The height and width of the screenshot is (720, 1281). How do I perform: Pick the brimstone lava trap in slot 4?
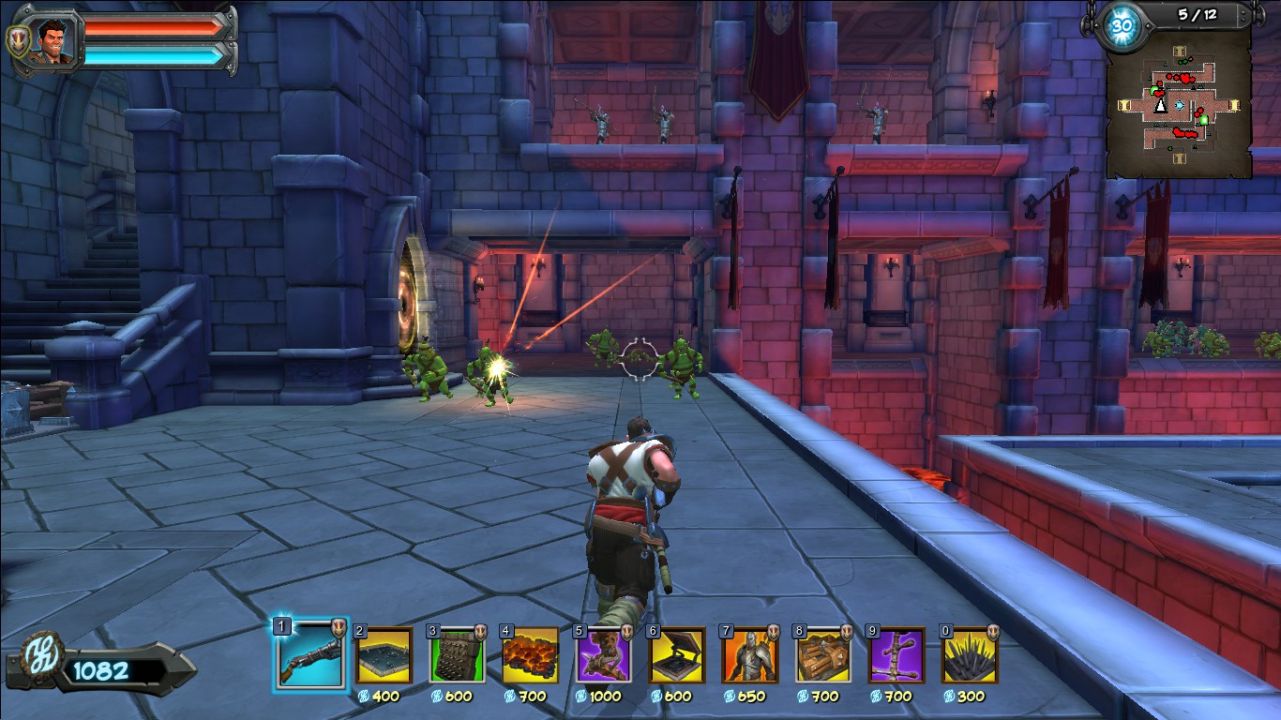point(530,656)
